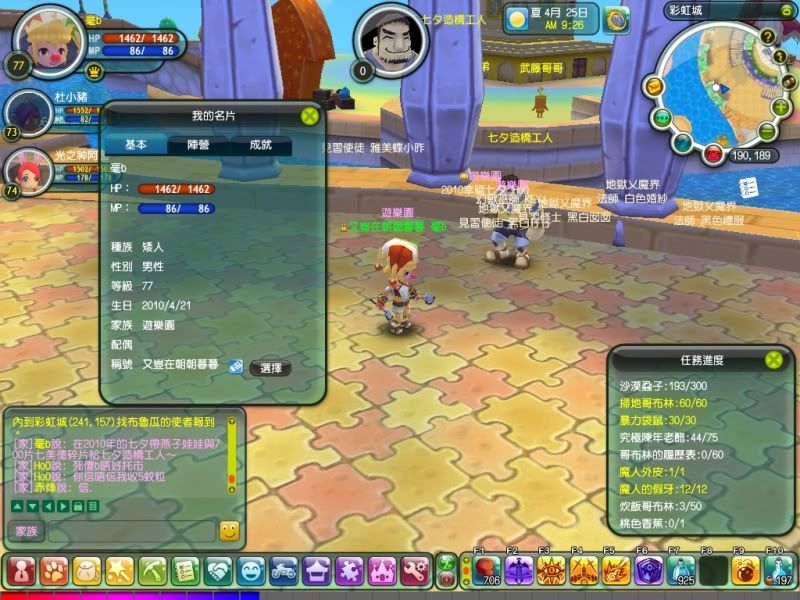Viewport: 800px width, 600px height.
Task: Open the paw print pet menu icon
Action: tap(52, 571)
